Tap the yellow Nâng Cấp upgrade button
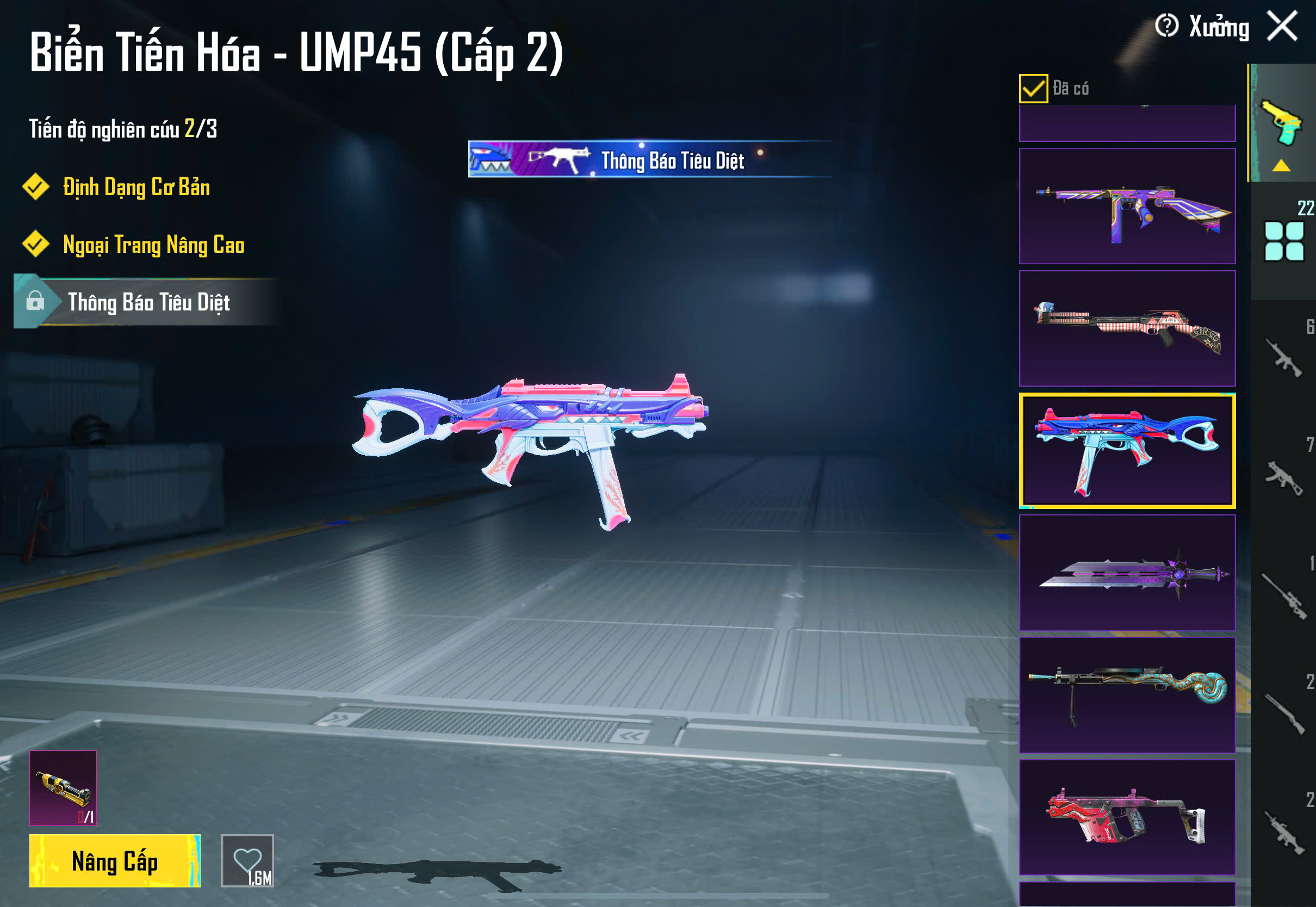1316x907 pixels. (115, 860)
